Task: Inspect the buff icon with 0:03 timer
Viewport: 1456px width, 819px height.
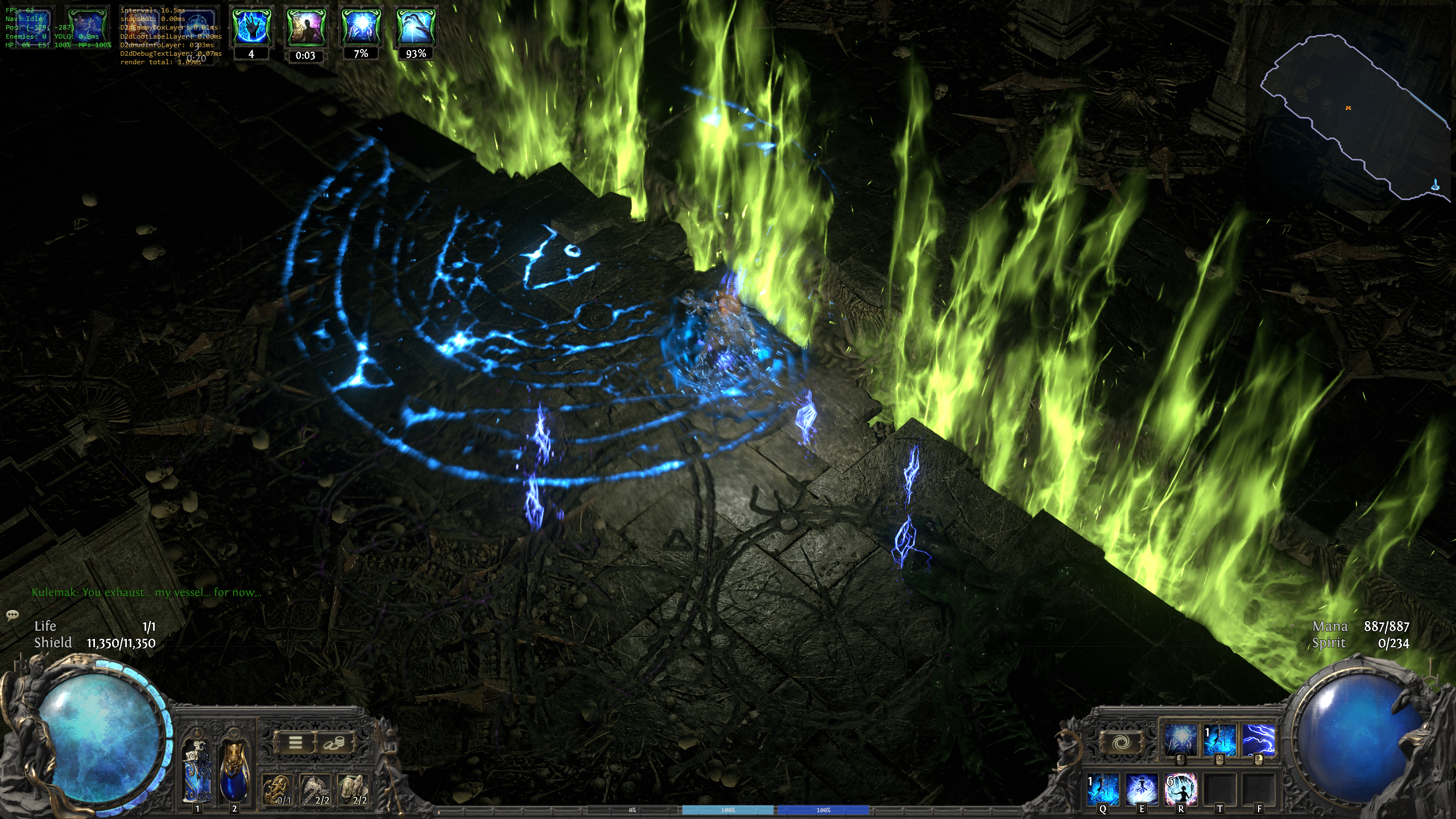Action: (x=305, y=27)
